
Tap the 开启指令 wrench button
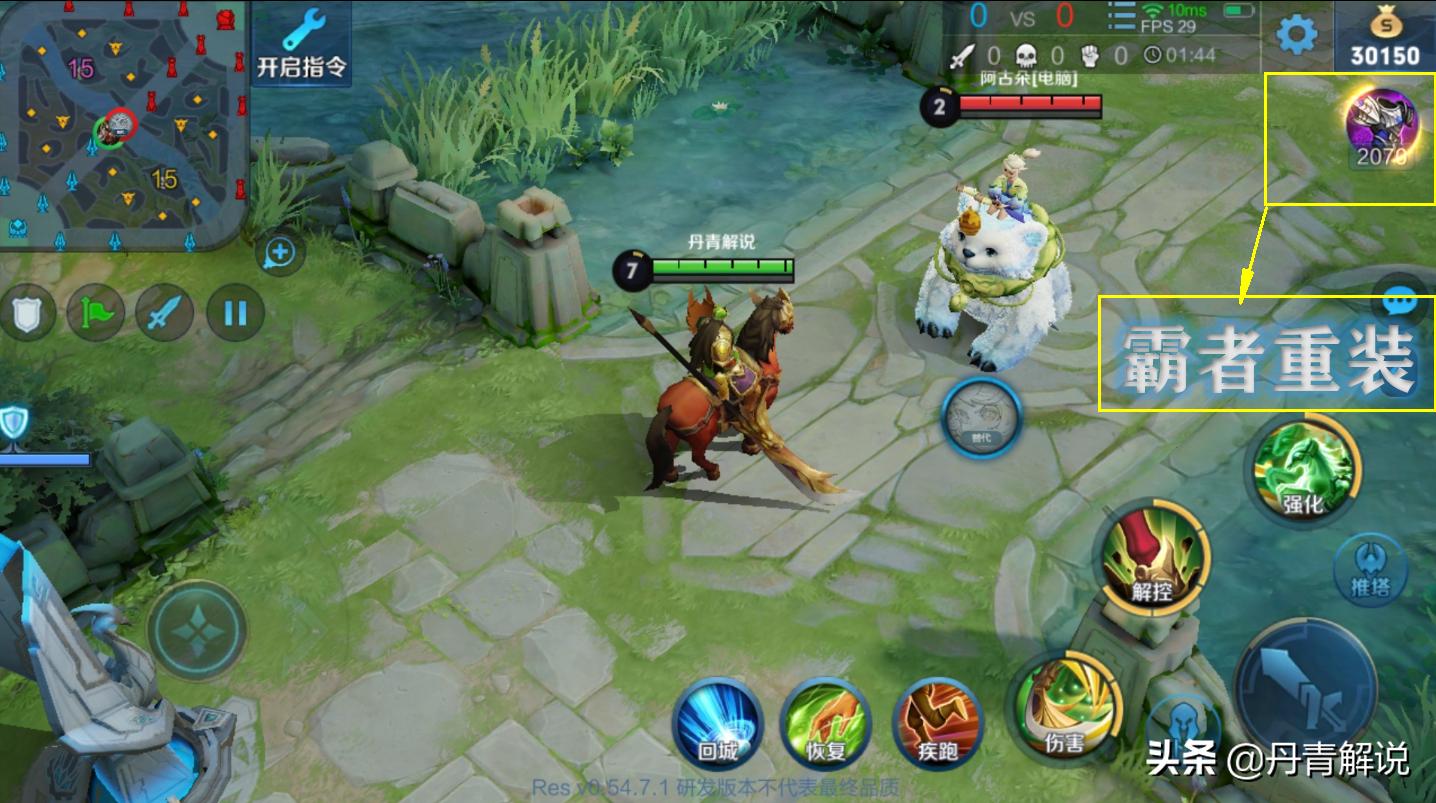(301, 45)
